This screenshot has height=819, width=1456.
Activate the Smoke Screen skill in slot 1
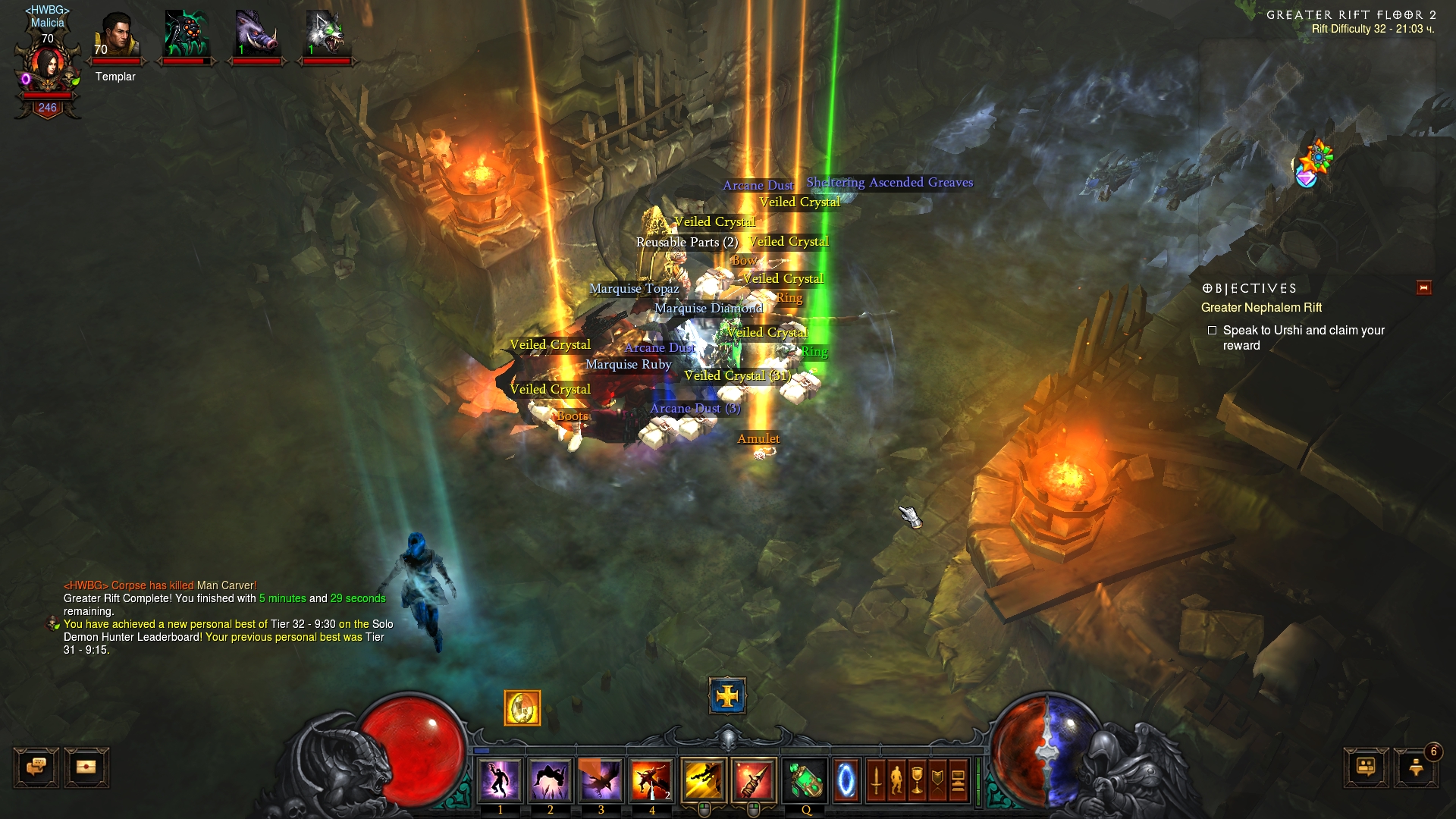[x=500, y=779]
